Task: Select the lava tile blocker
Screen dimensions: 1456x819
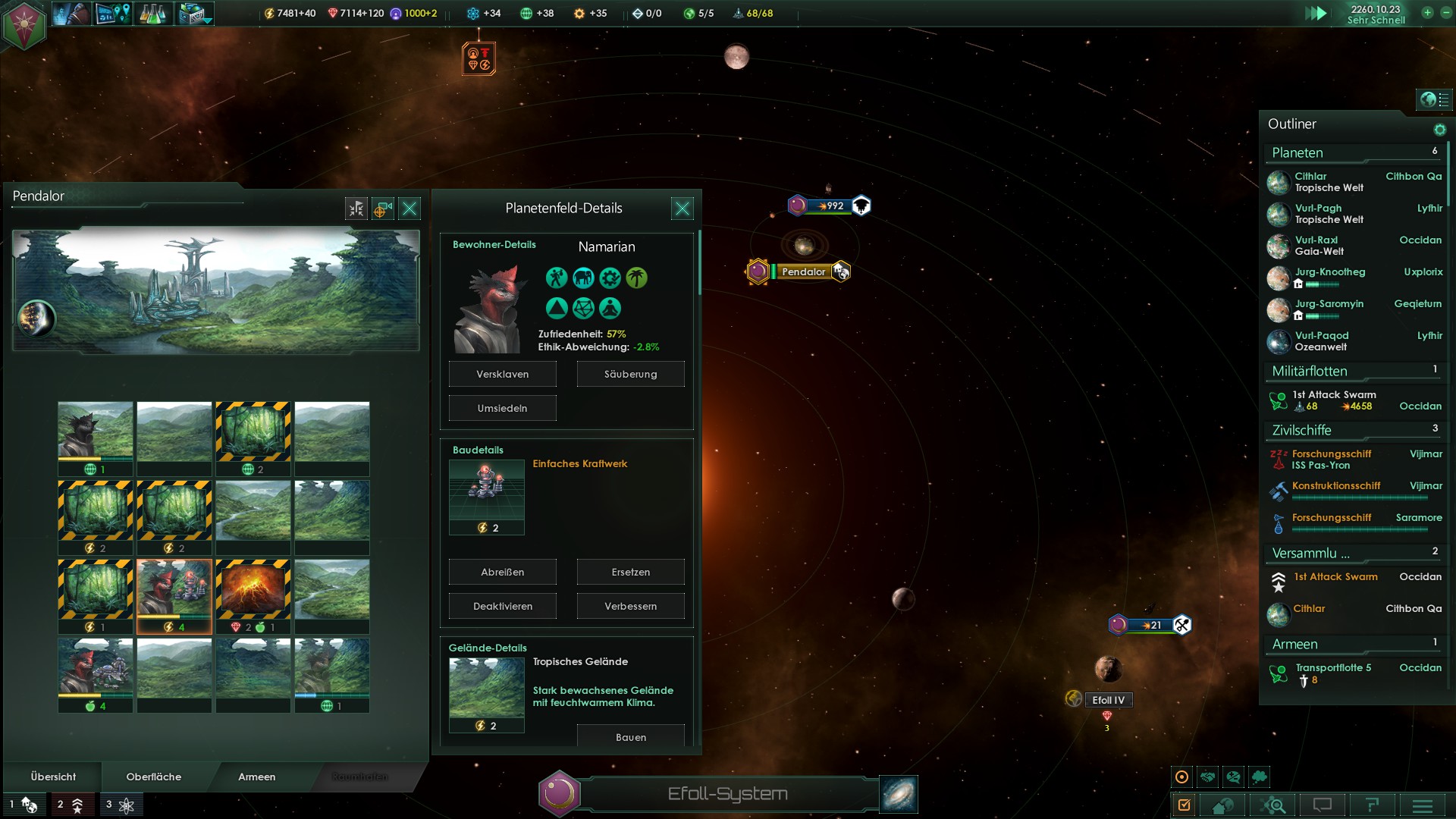Action: [x=253, y=588]
